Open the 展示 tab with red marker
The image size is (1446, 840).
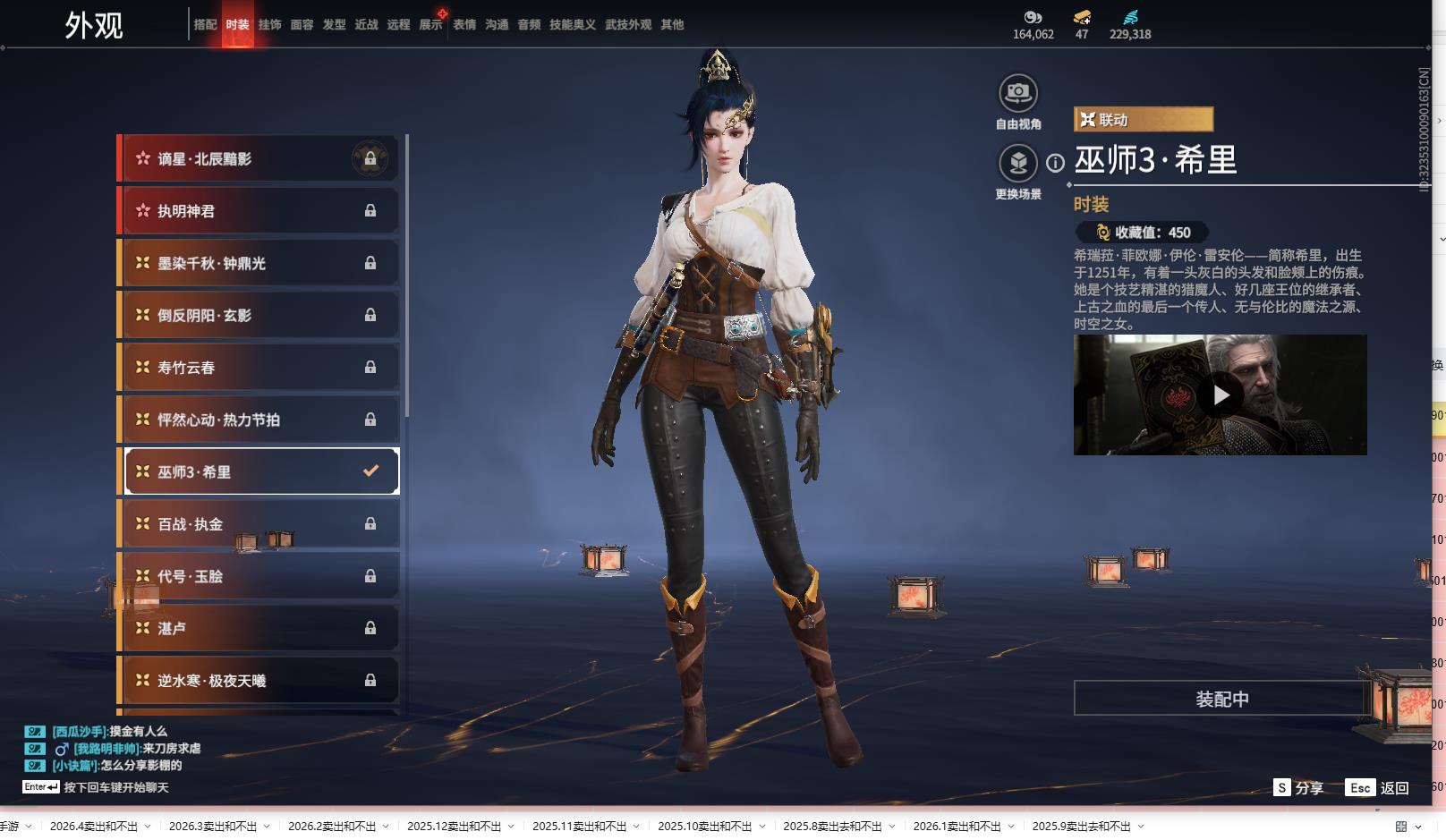pos(431,25)
